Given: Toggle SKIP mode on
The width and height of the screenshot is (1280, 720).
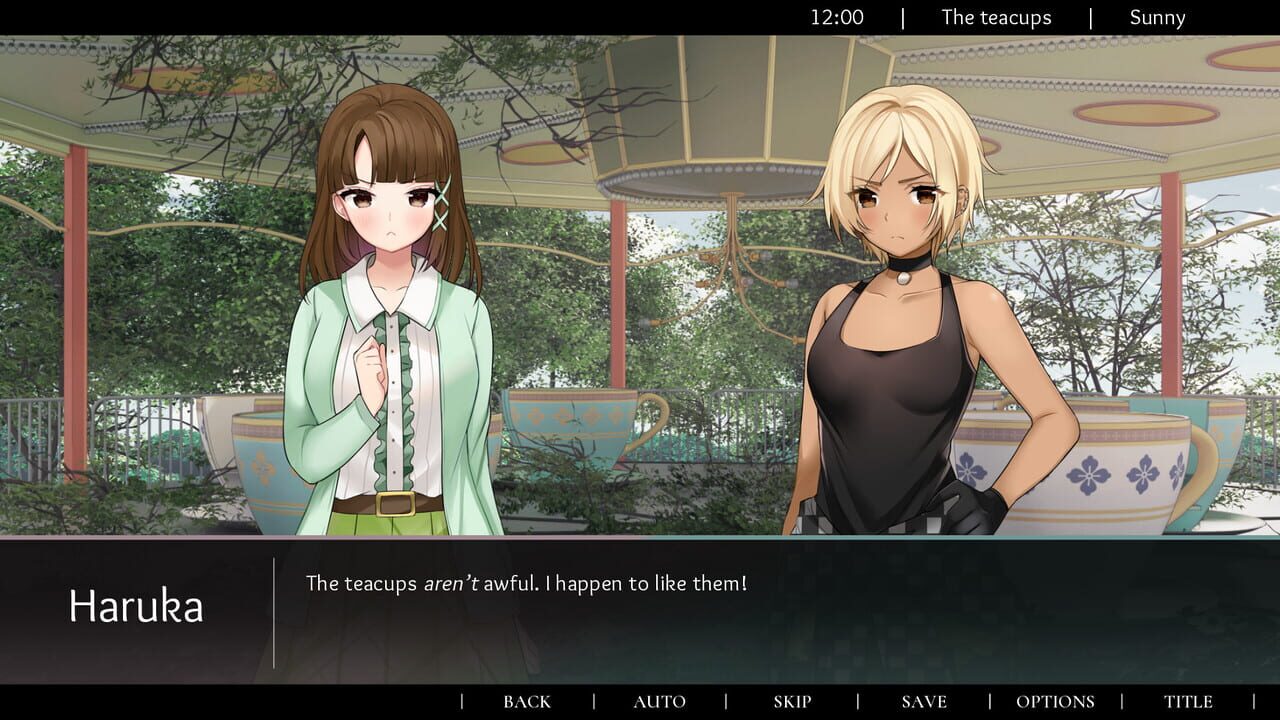Looking at the screenshot, I should (791, 701).
